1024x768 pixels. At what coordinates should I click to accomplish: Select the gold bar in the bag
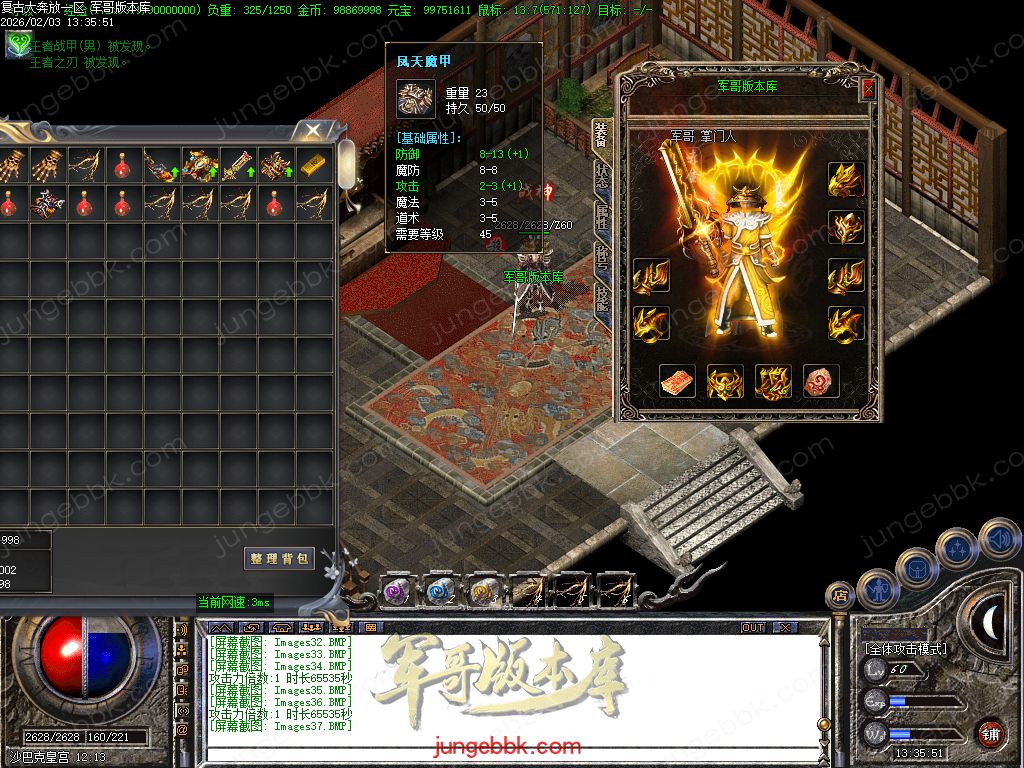pos(313,165)
